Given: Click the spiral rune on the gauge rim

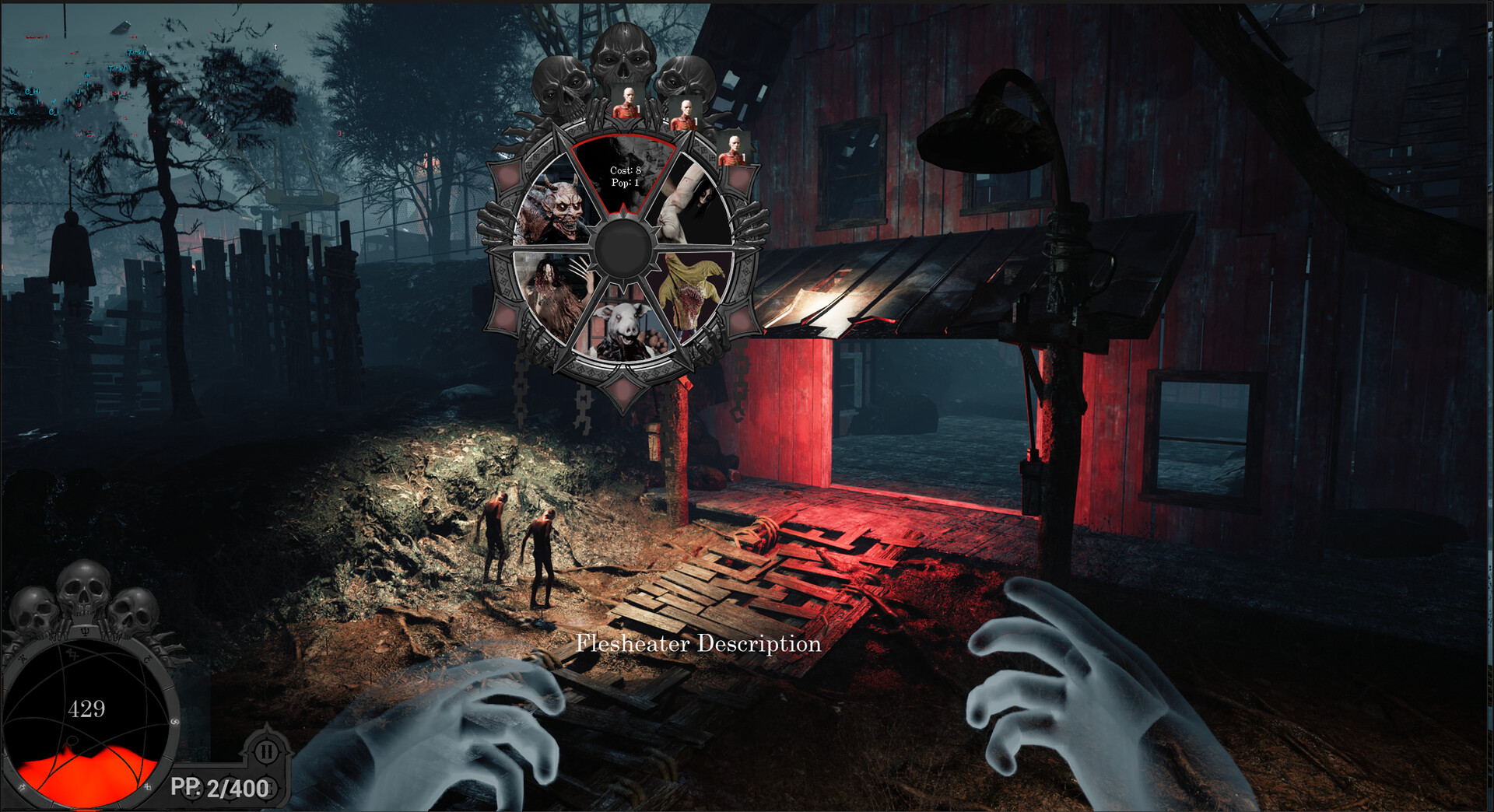Looking at the screenshot, I should coord(174,721).
